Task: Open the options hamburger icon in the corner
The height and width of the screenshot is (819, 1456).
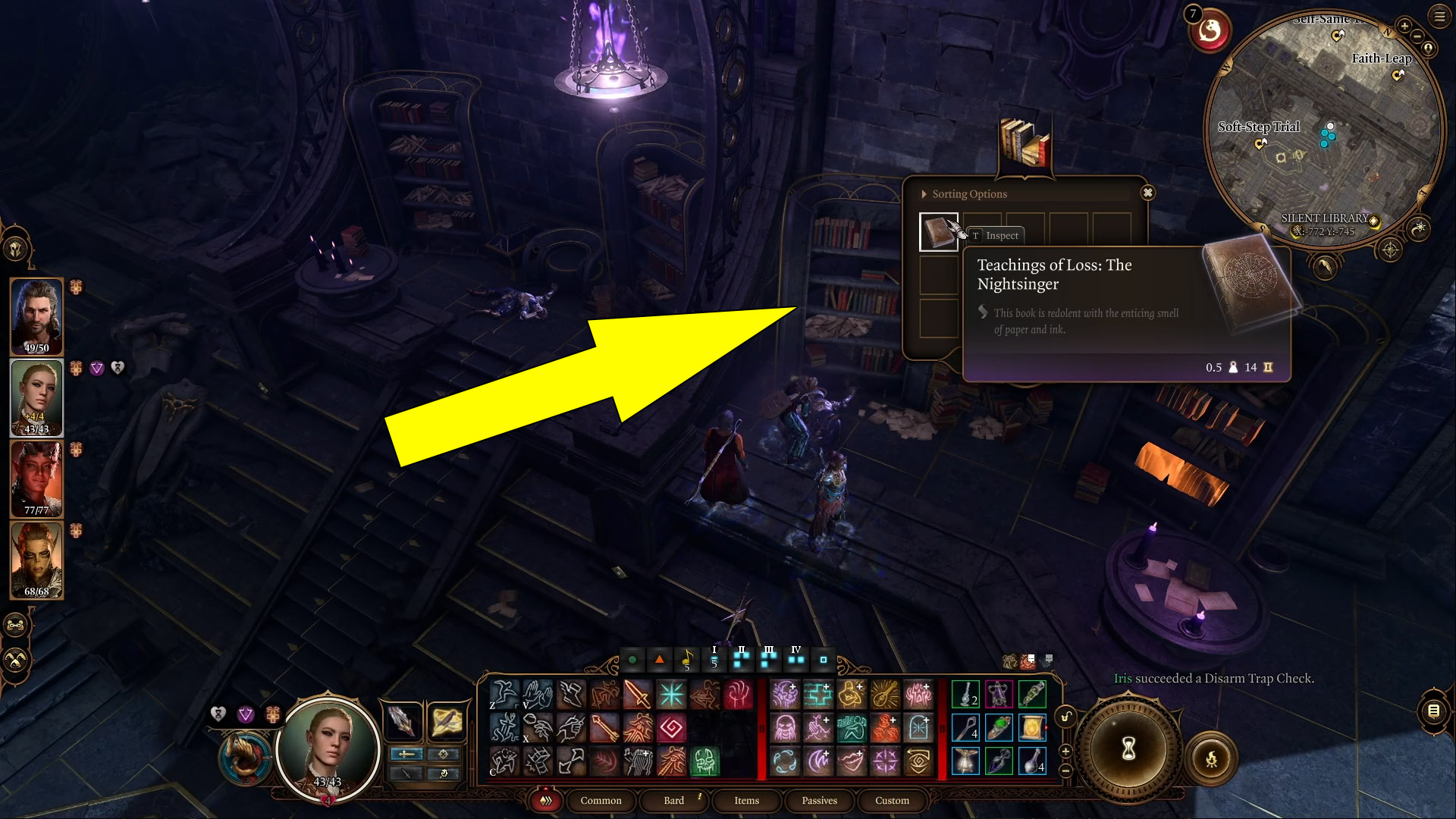Action: 1439,16
